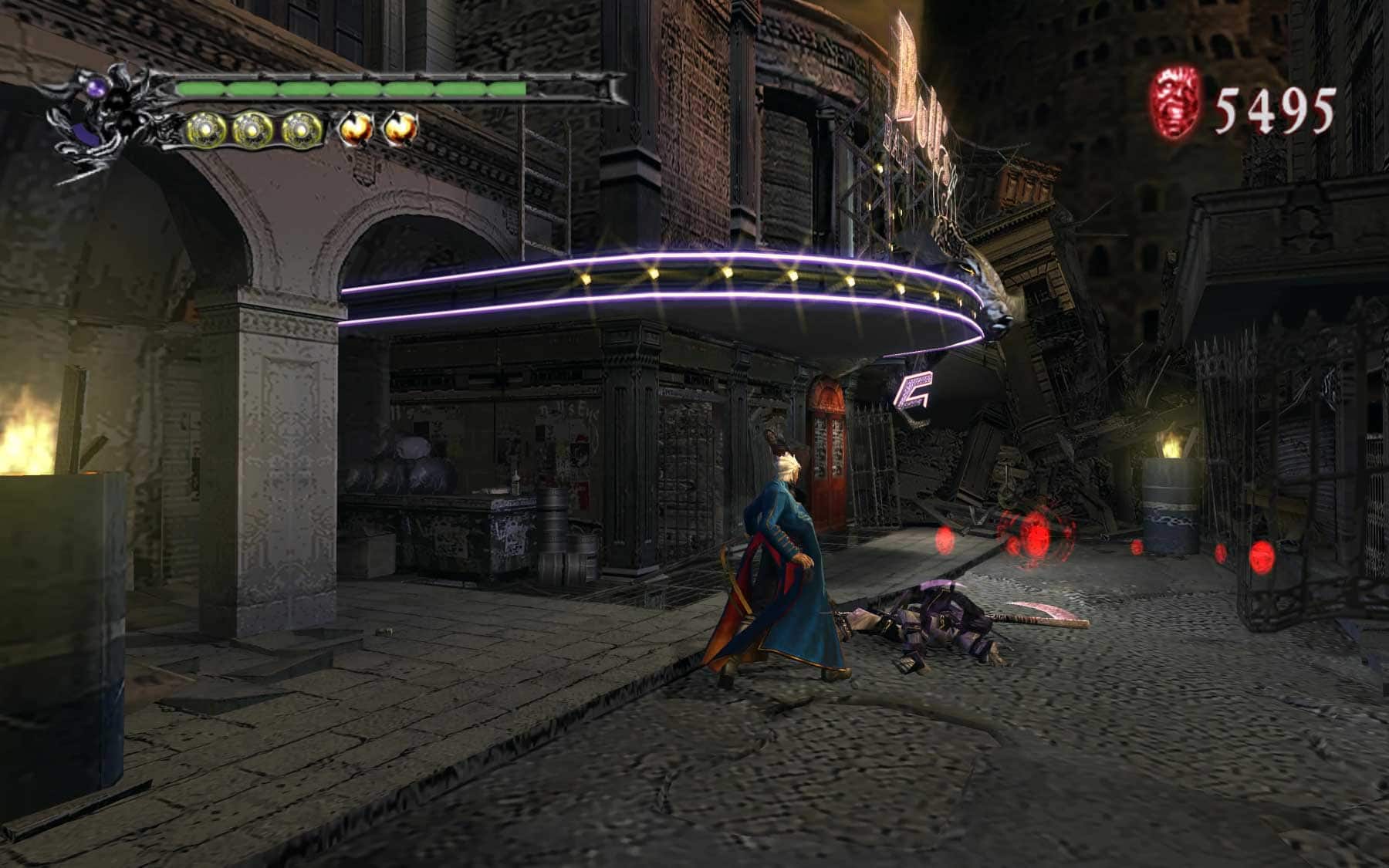The width and height of the screenshot is (1389, 868).
Task: Select the red orb face icon
Action: [x=1176, y=103]
